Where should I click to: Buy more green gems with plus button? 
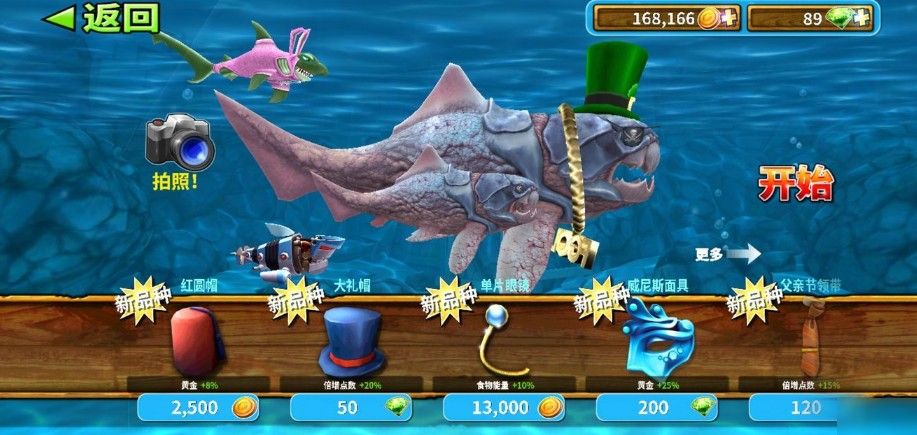click(x=859, y=18)
